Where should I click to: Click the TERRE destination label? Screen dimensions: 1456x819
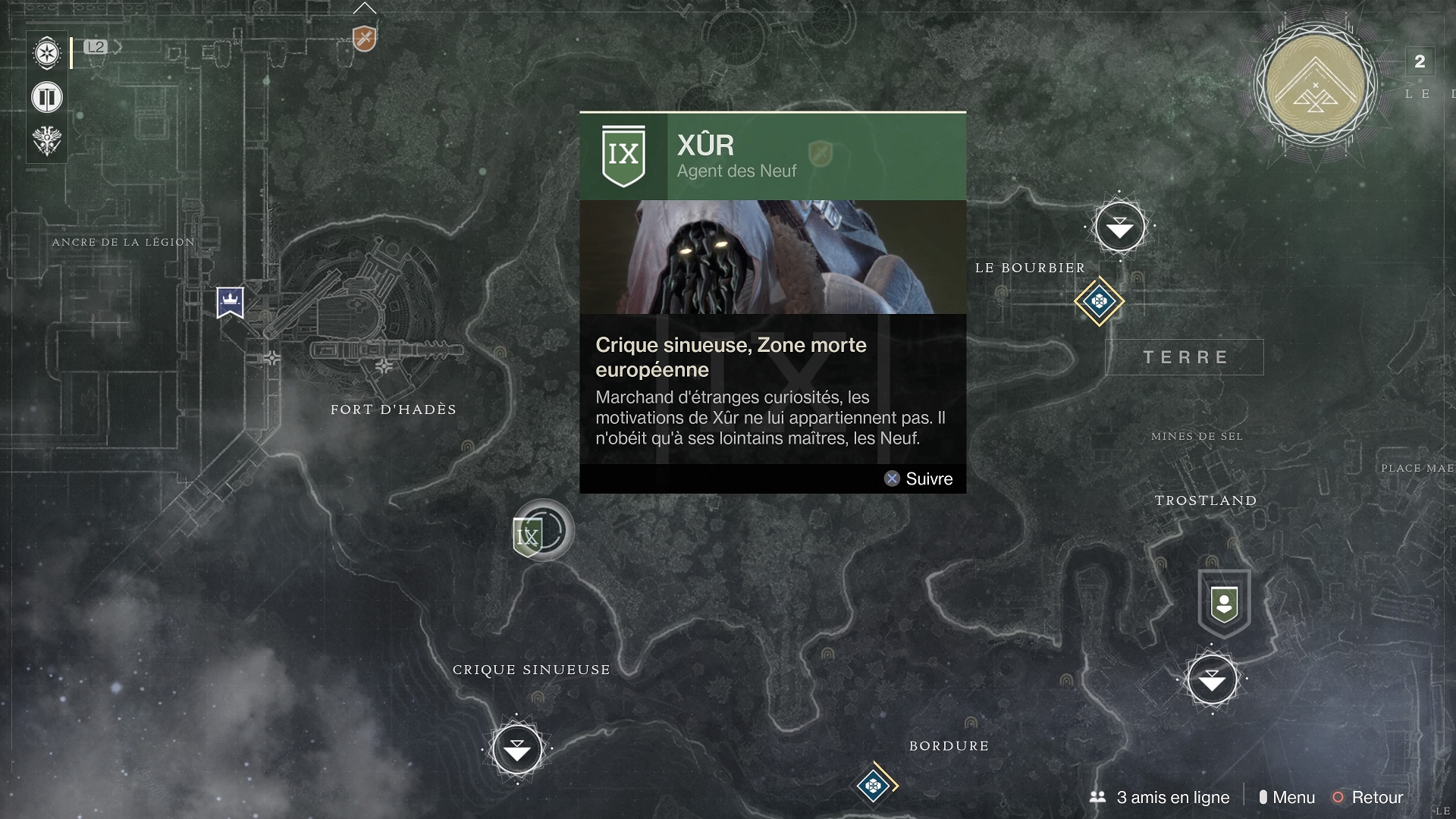tap(1185, 357)
